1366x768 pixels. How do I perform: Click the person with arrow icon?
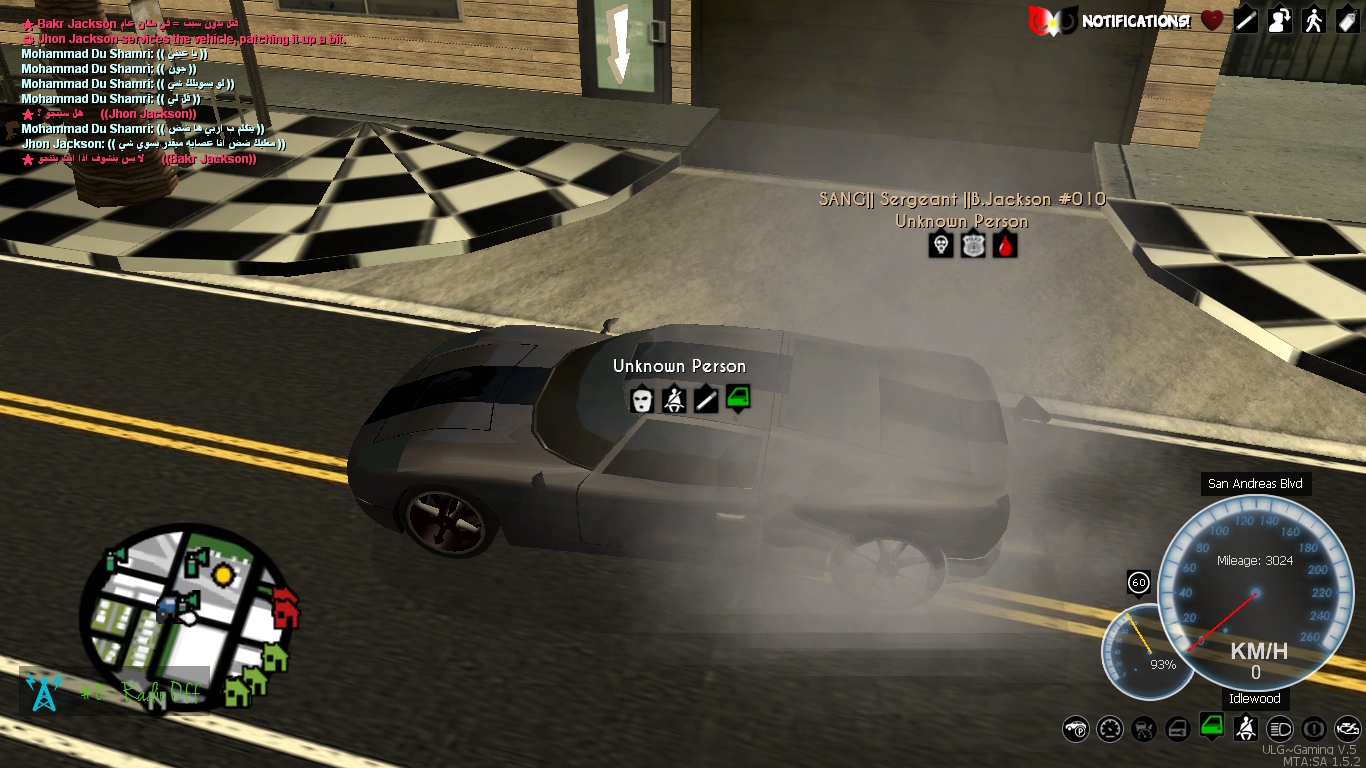click(1280, 20)
